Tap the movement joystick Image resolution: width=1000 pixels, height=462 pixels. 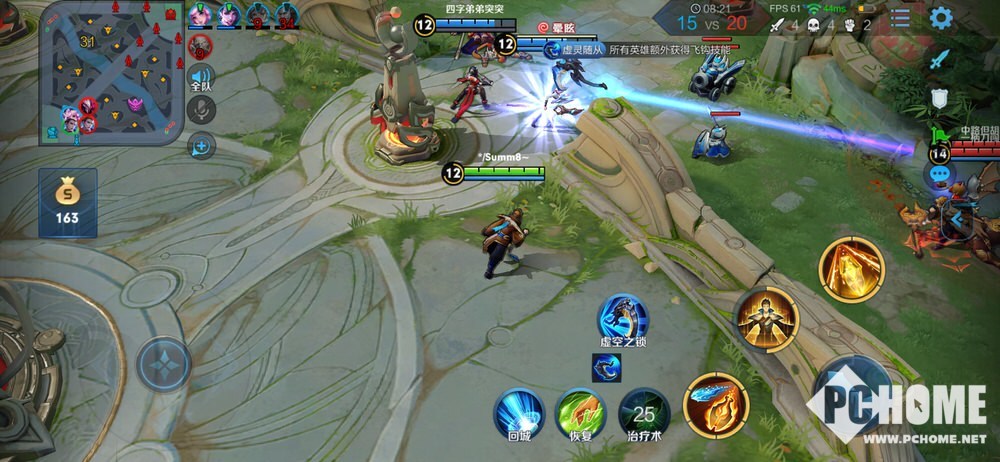pyautogui.click(x=164, y=363)
